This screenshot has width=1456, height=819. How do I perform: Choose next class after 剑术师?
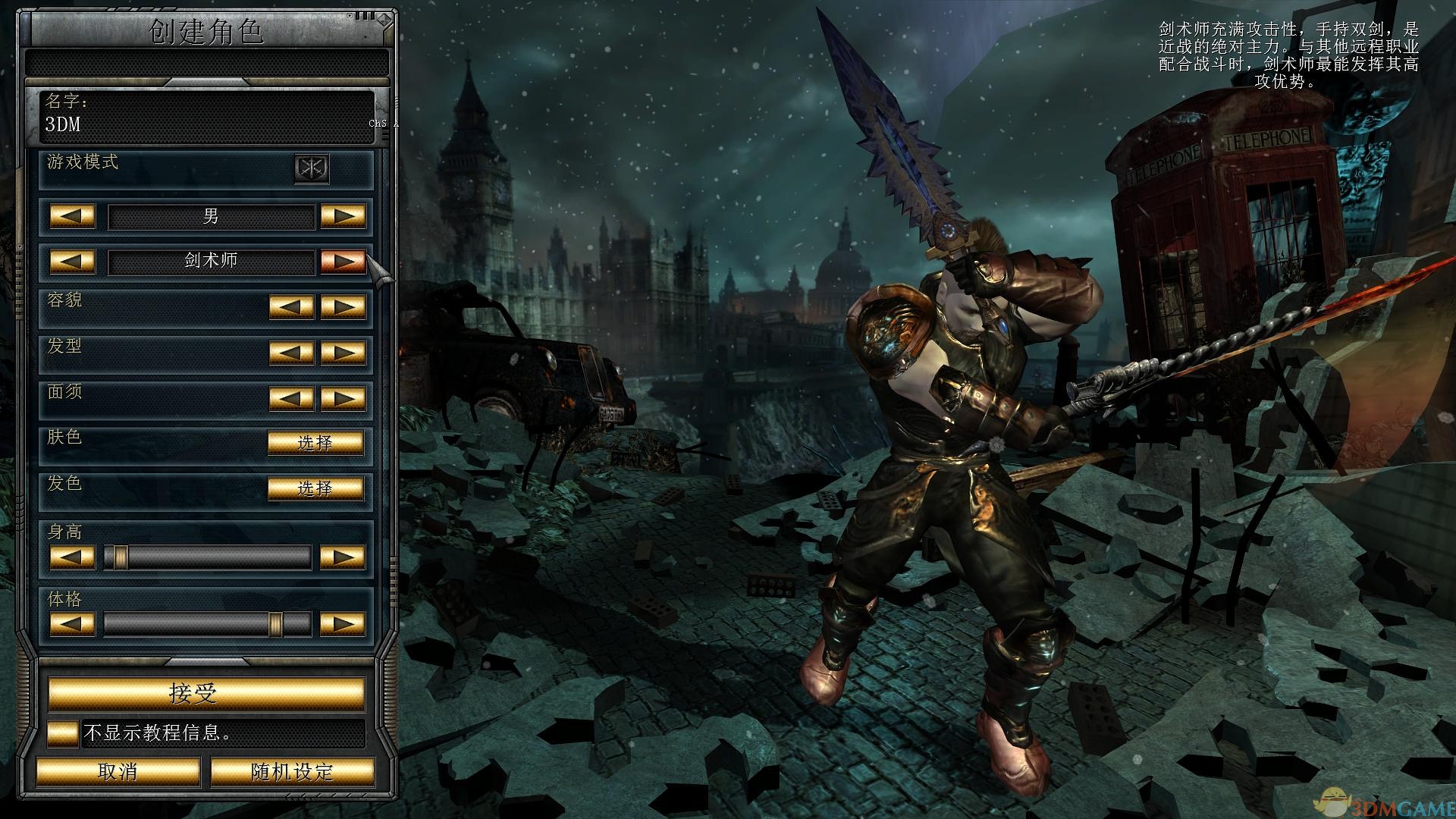[x=343, y=261]
